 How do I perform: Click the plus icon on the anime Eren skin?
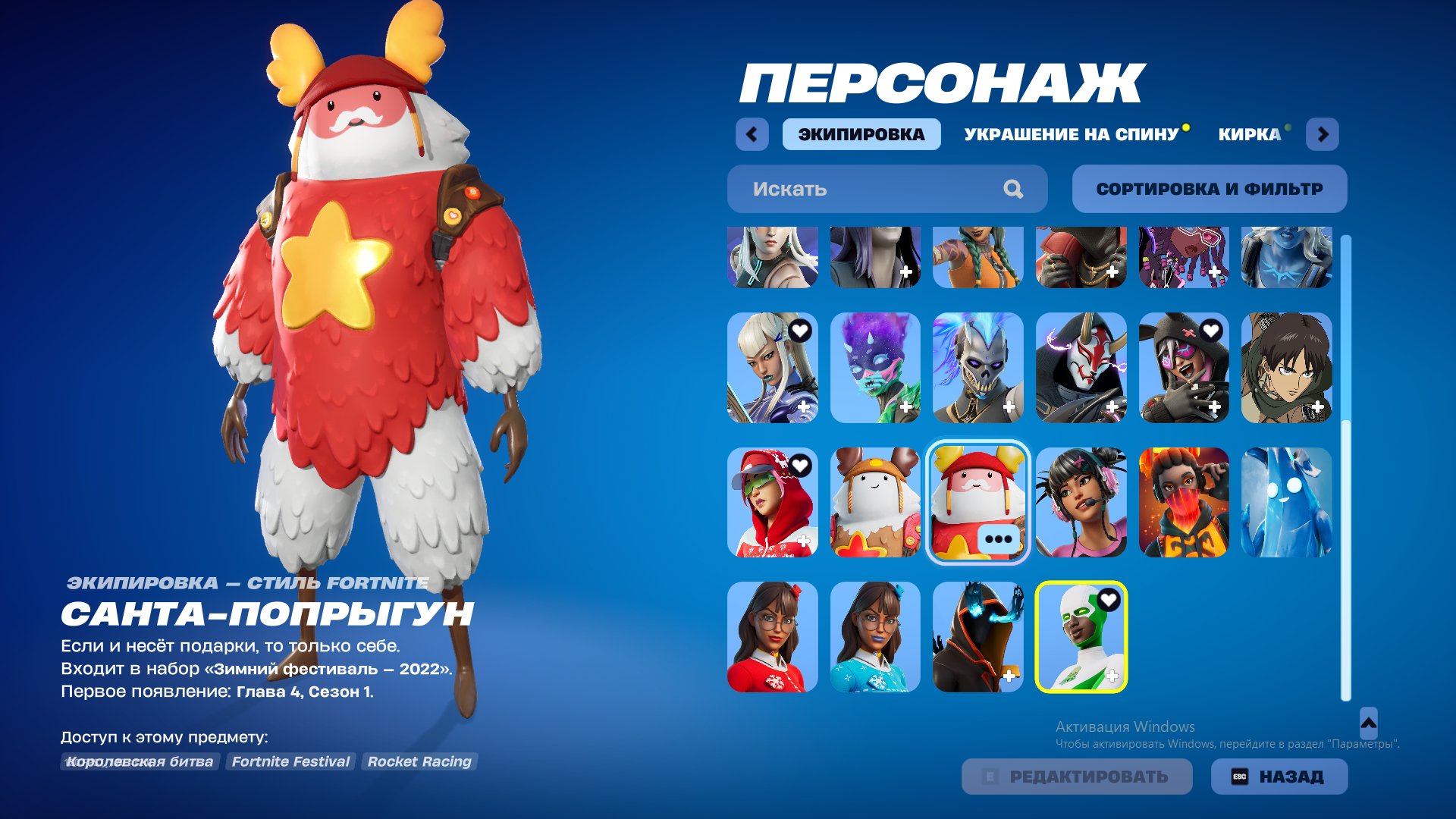pyautogui.click(x=1317, y=405)
